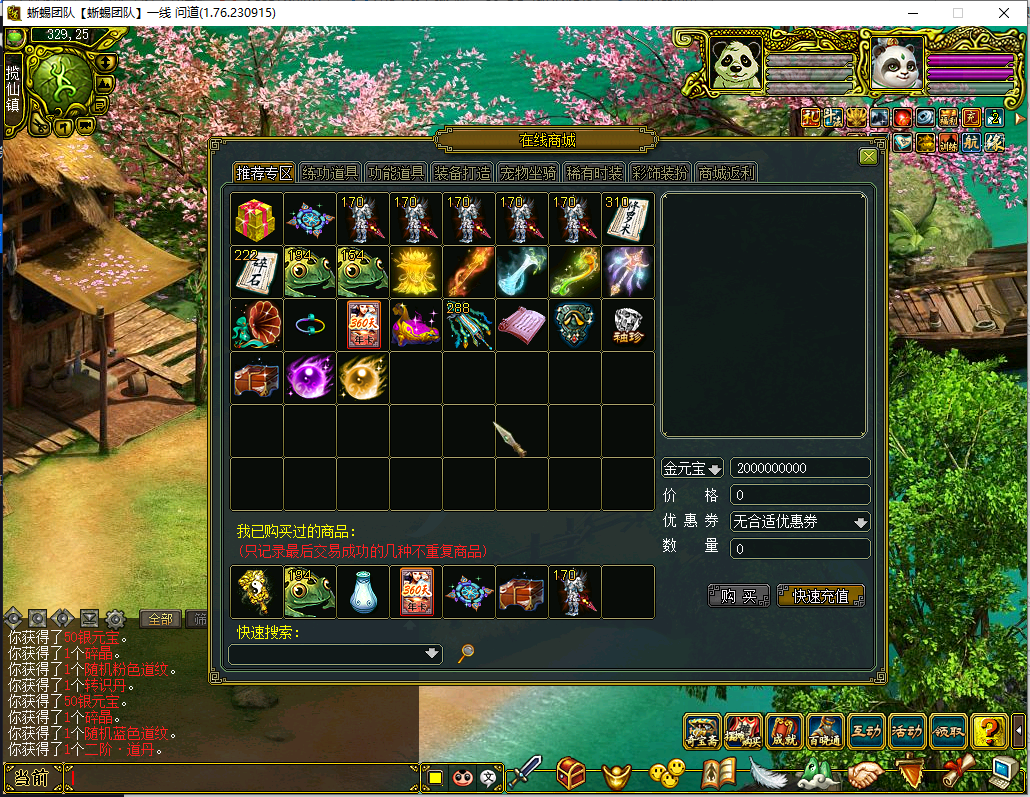
Task: Open the 金元宝 currency dropdown
Action: pos(692,469)
